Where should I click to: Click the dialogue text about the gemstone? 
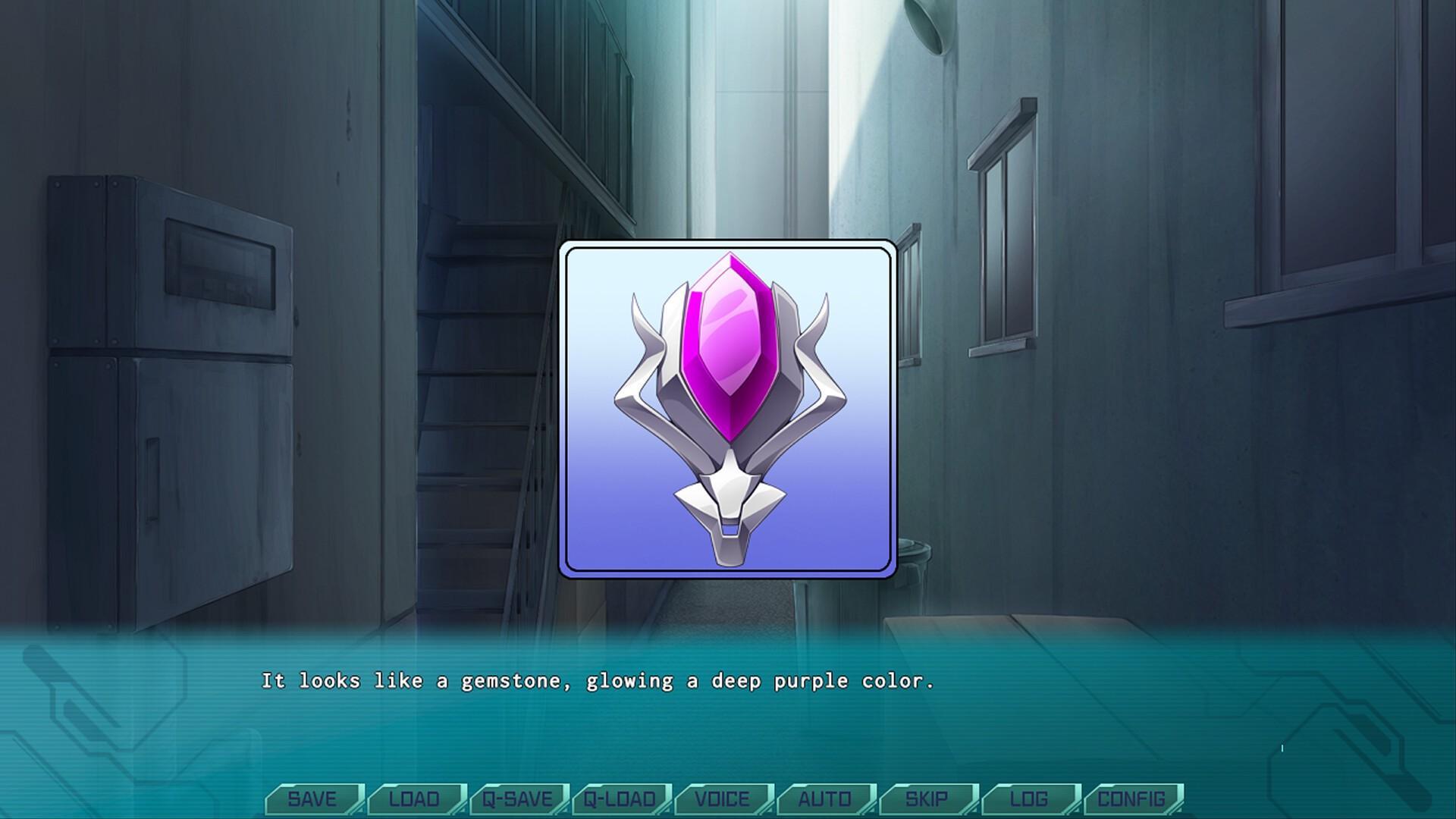point(599,681)
